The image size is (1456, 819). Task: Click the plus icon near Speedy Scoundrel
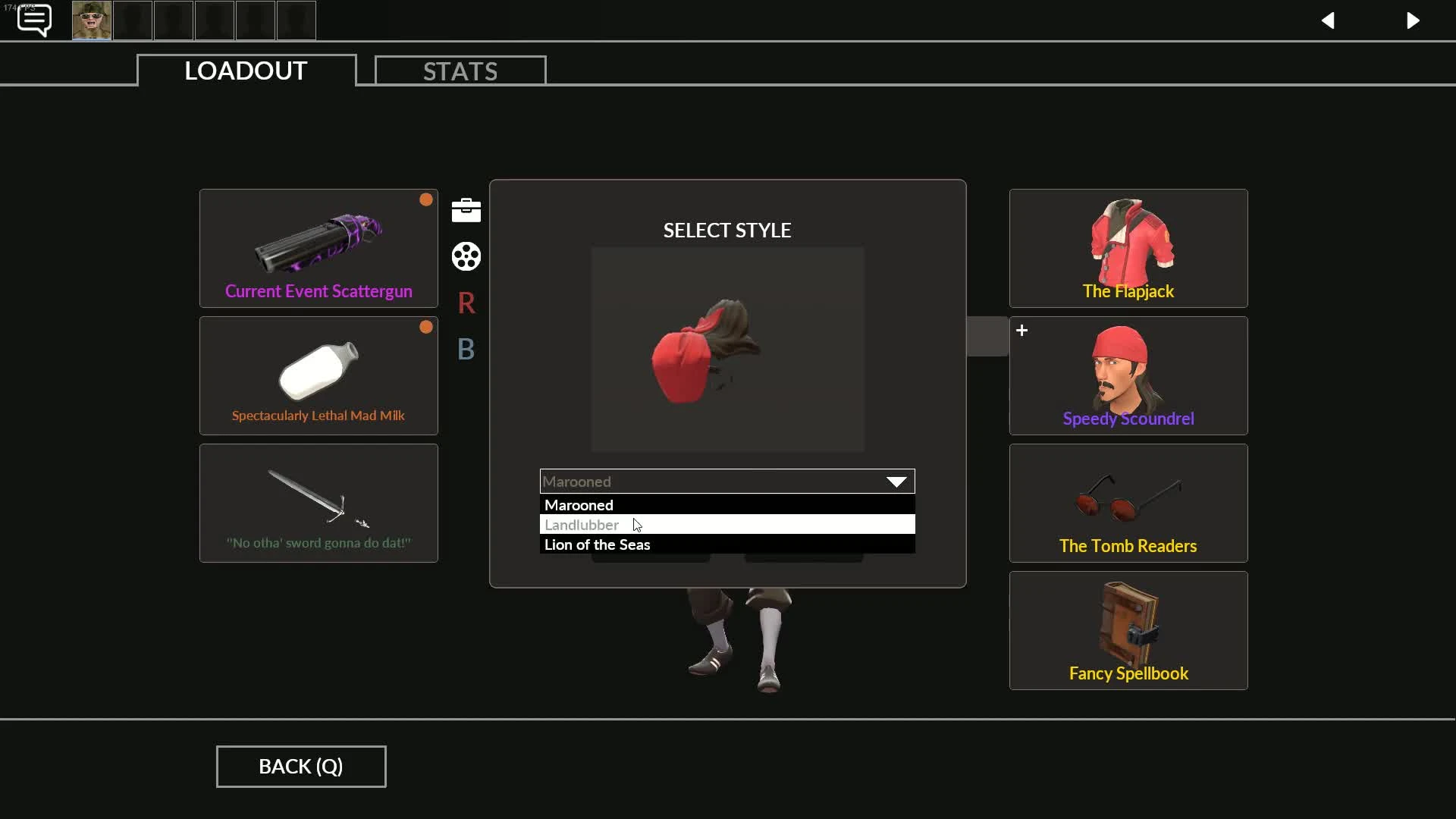(1021, 330)
